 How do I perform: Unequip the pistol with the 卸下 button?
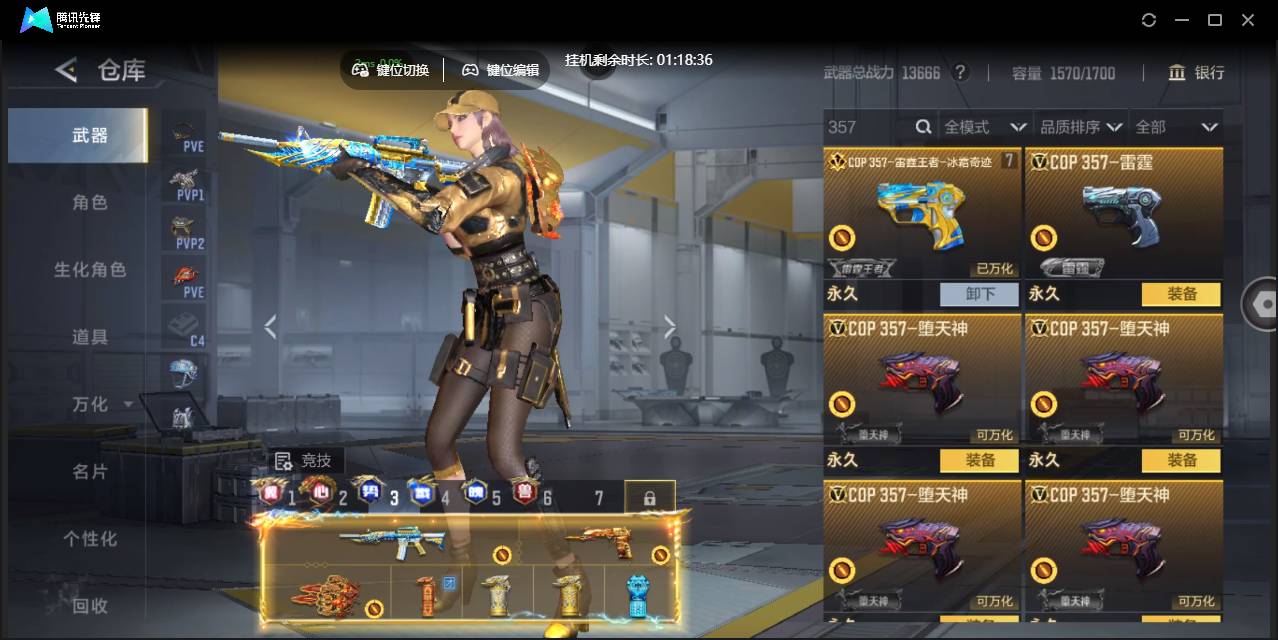pos(979,294)
